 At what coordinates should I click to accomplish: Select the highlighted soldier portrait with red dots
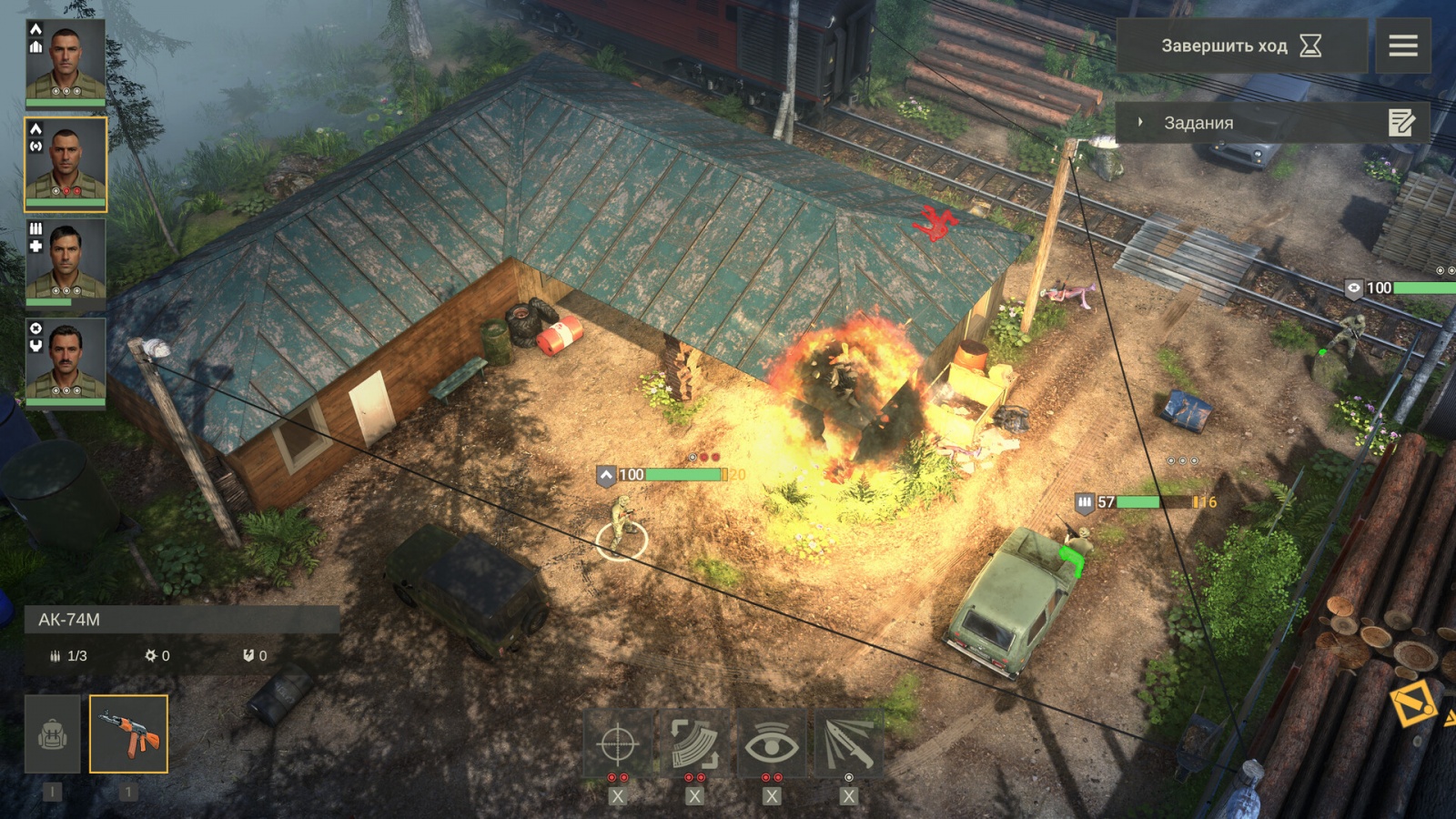click(x=66, y=164)
